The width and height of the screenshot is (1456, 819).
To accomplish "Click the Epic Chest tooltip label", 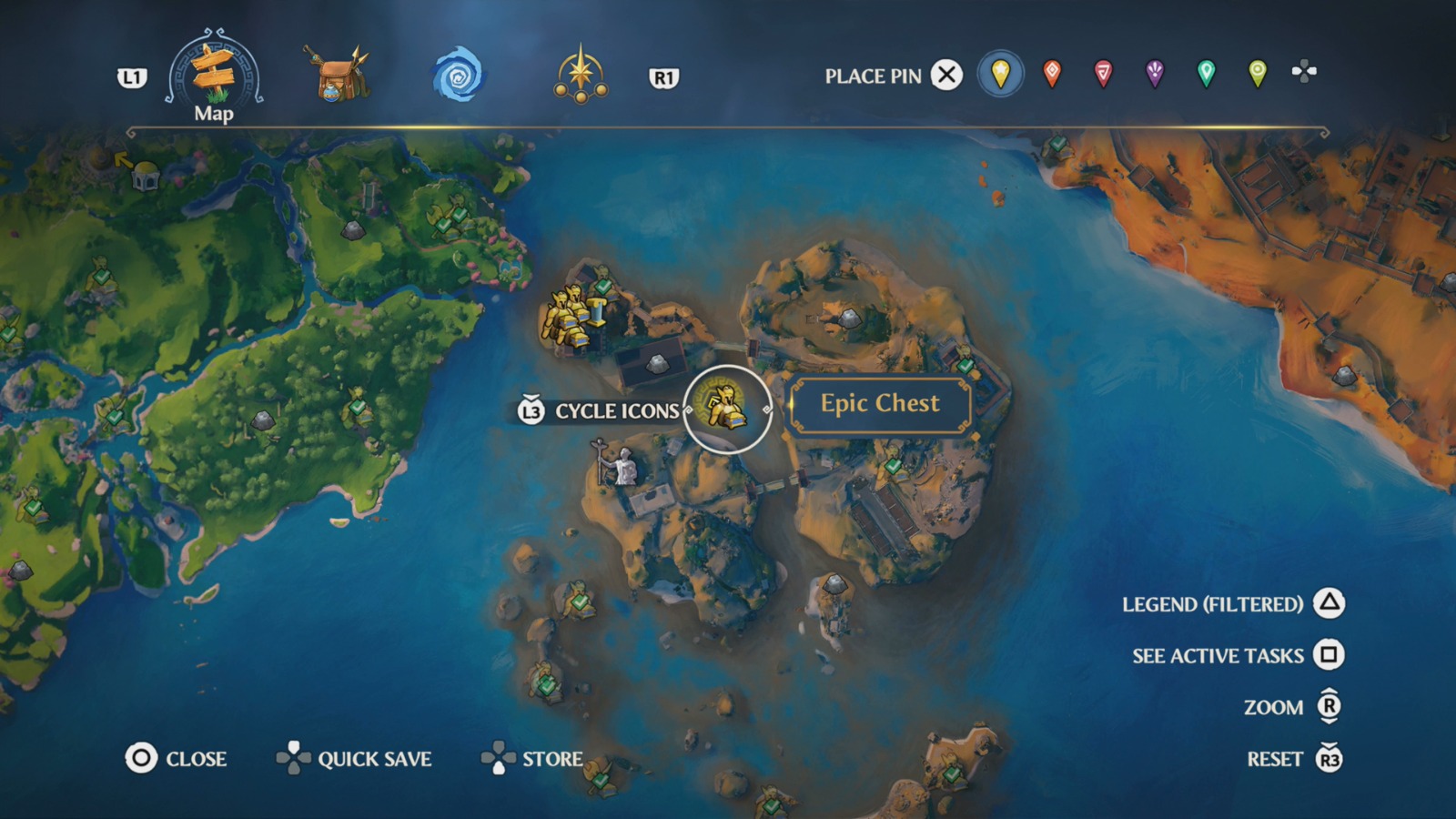I will pyautogui.click(x=880, y=403).
